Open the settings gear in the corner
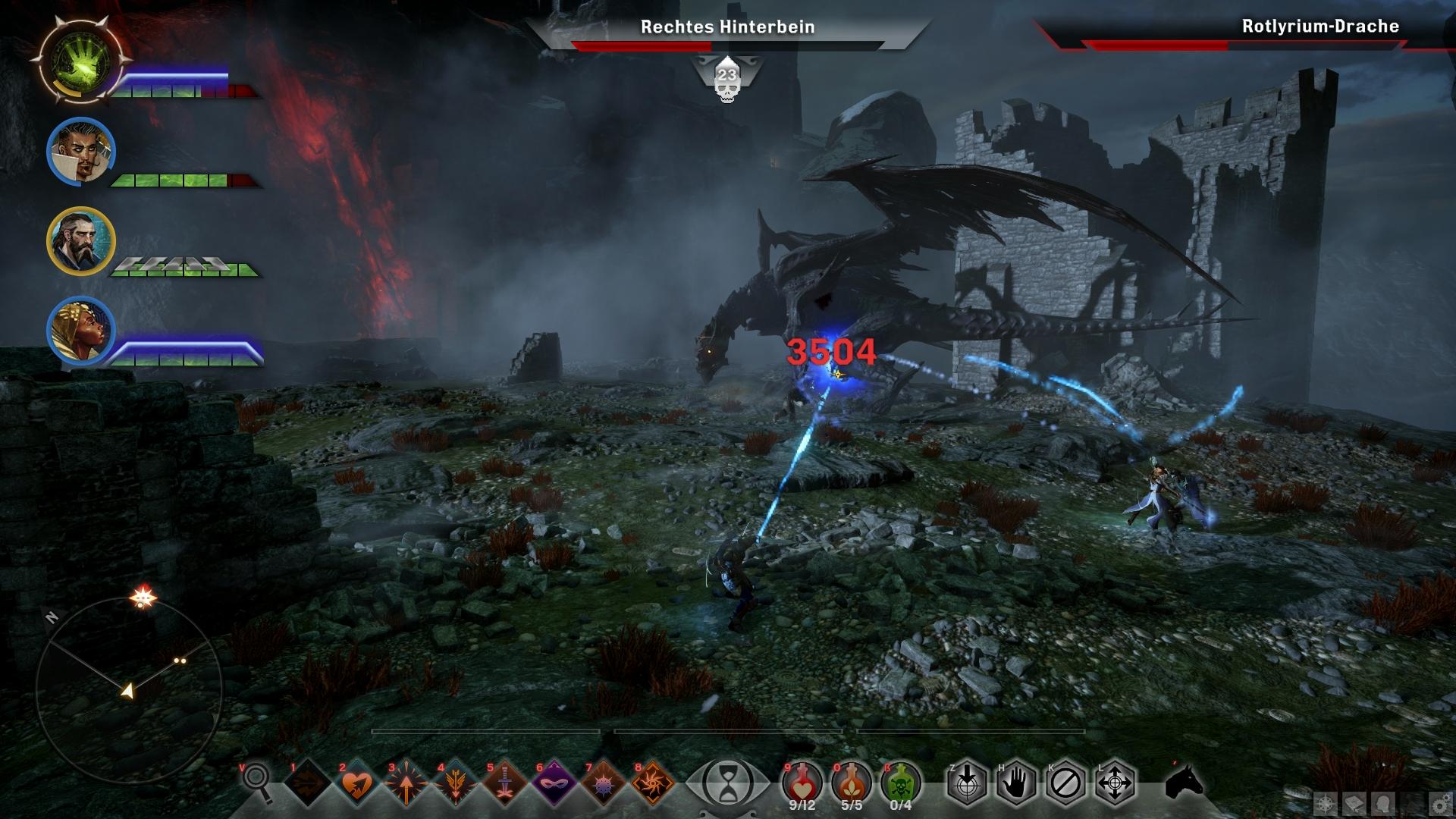This screenshot has width=1456, height=819. tap(1439, 803)
